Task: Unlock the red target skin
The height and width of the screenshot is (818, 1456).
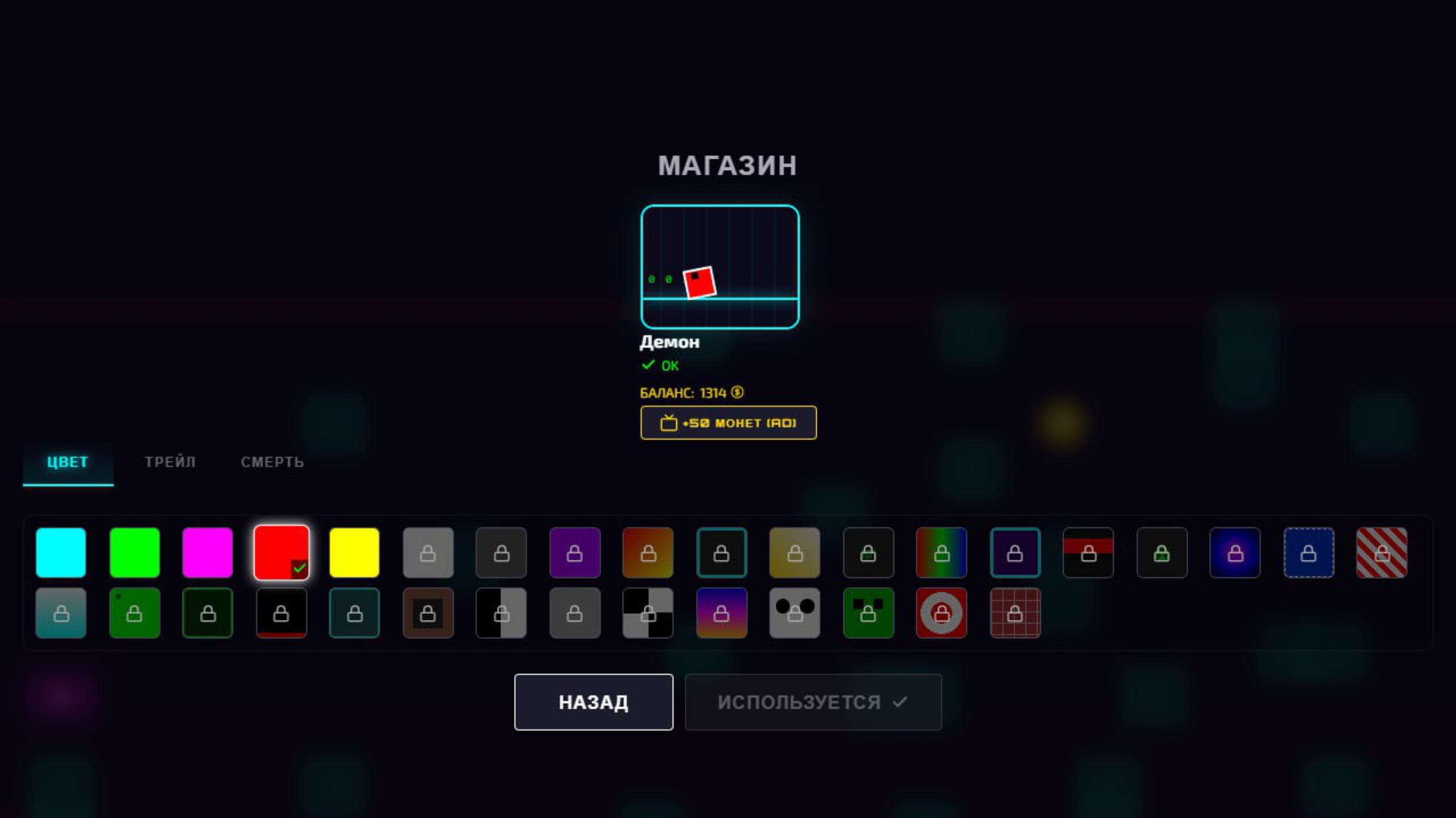Action: click(941, 613)
